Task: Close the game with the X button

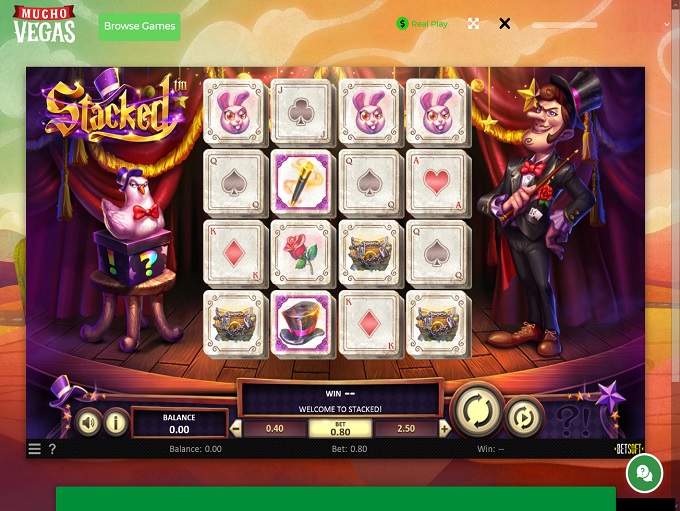Action: pos(504,23)
